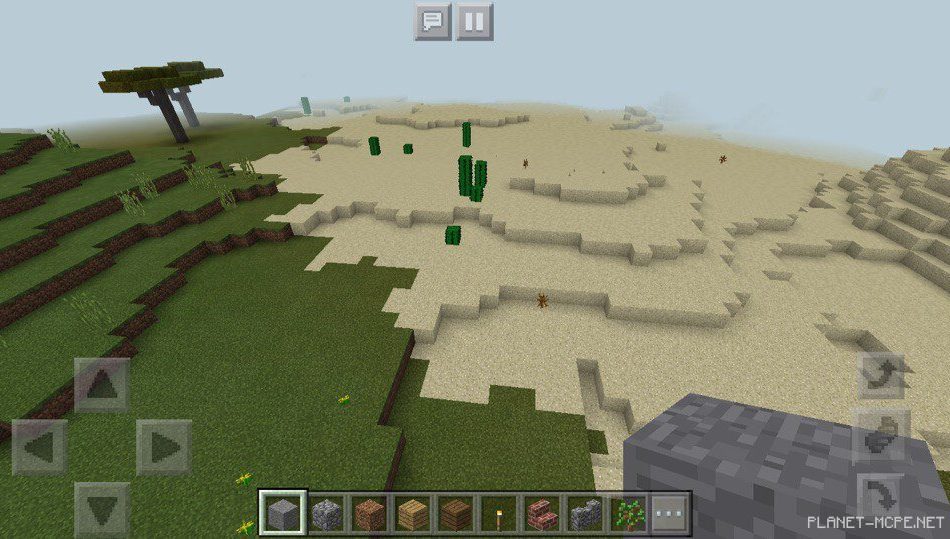Select the cobblestone block in hotbar
Viewport: 950px width, 539px height.
pyautogui.click(x=326, y=514)
